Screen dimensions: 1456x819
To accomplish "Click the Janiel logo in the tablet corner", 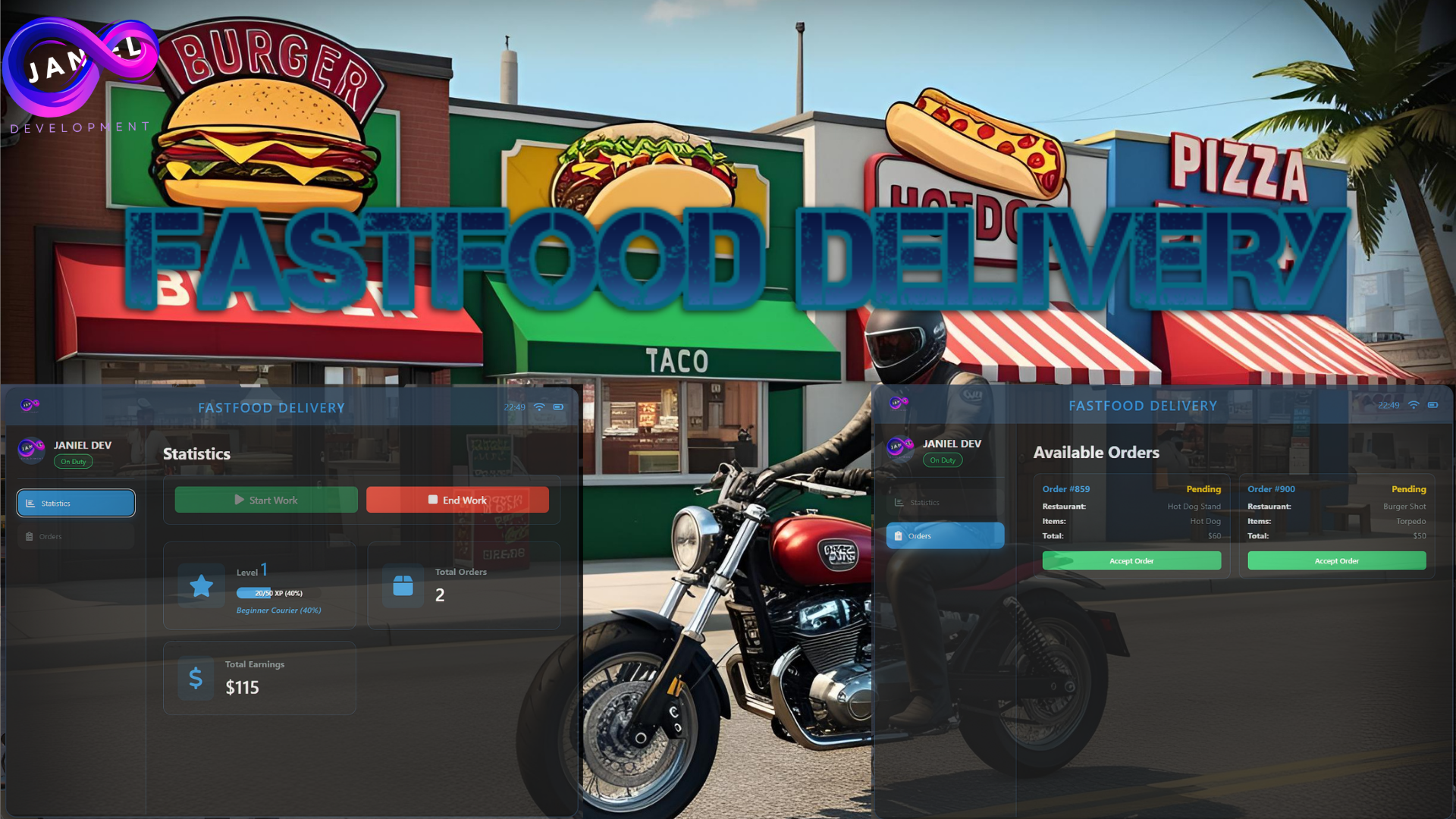I will pyautogui.click(x=28, y=405).
